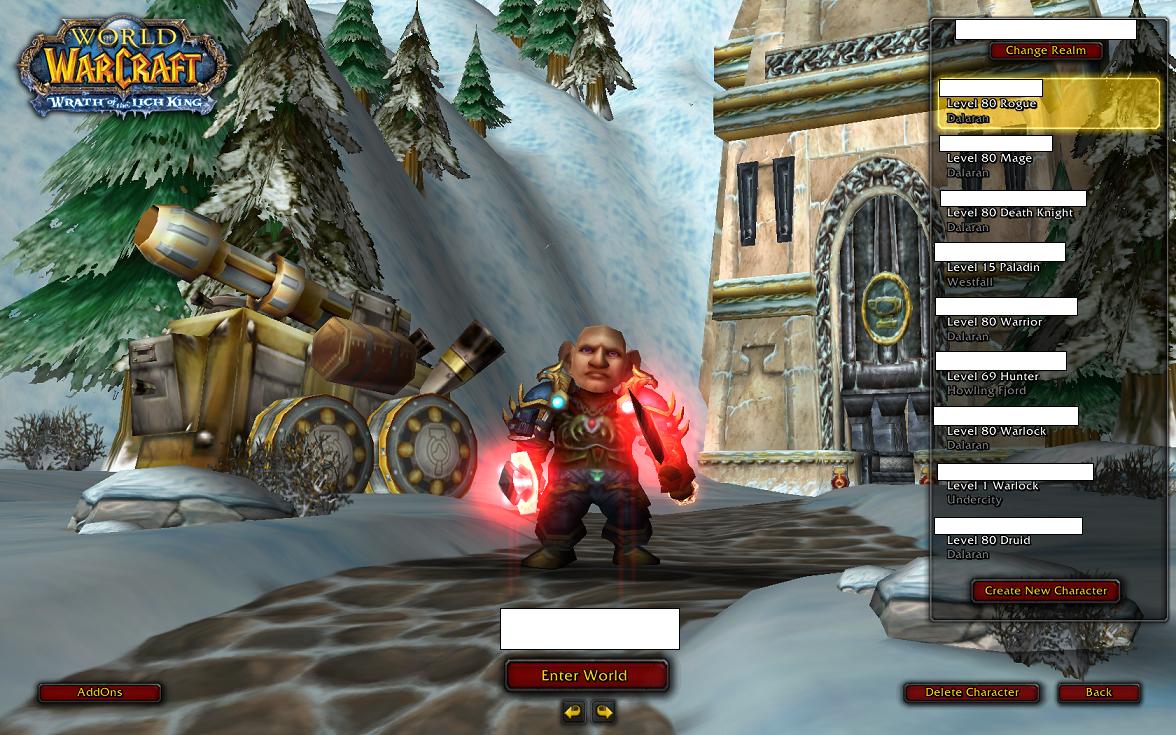Enter the world with the selected character
This screenshot has width=1176, height=735.
585,676
